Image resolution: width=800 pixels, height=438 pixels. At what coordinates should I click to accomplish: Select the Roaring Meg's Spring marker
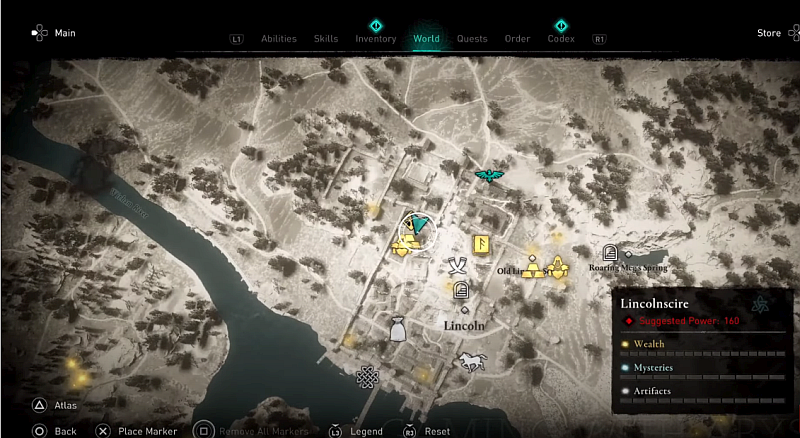611,253
